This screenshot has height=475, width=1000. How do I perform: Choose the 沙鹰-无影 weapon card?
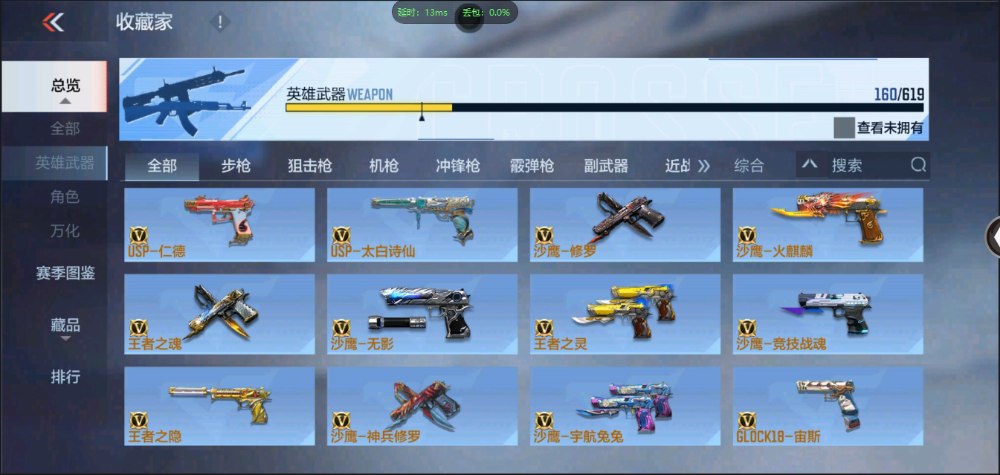pos(422,311)
